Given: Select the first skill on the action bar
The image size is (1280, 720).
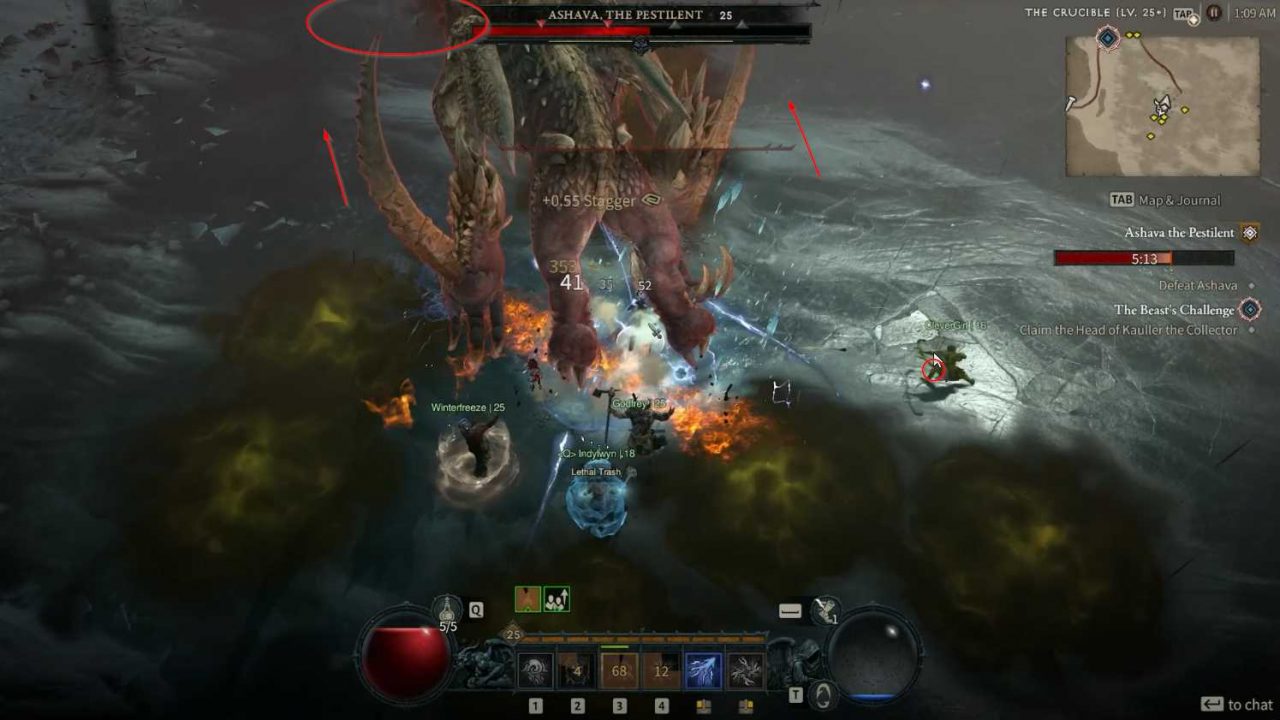Looking at the screenshot, I should pyautogui.click(x=535, y=671).
